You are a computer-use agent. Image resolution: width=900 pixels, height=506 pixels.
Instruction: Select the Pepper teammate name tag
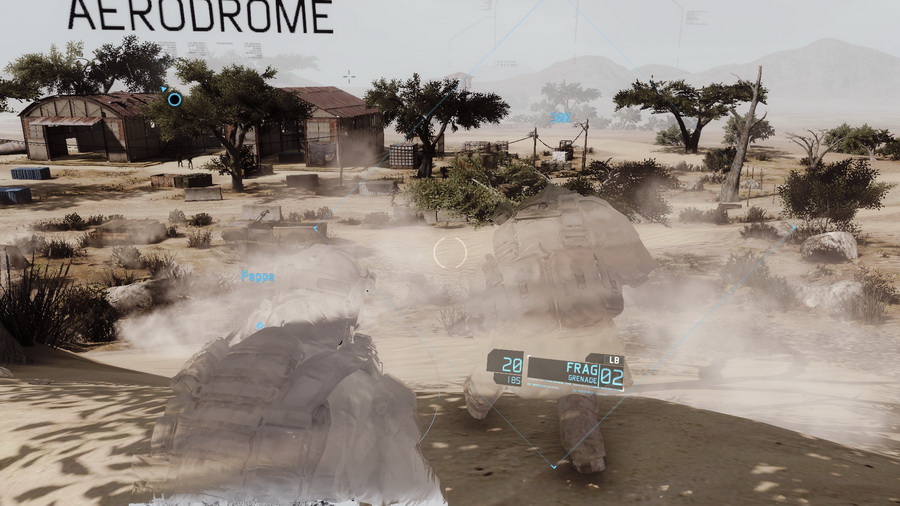257,277
